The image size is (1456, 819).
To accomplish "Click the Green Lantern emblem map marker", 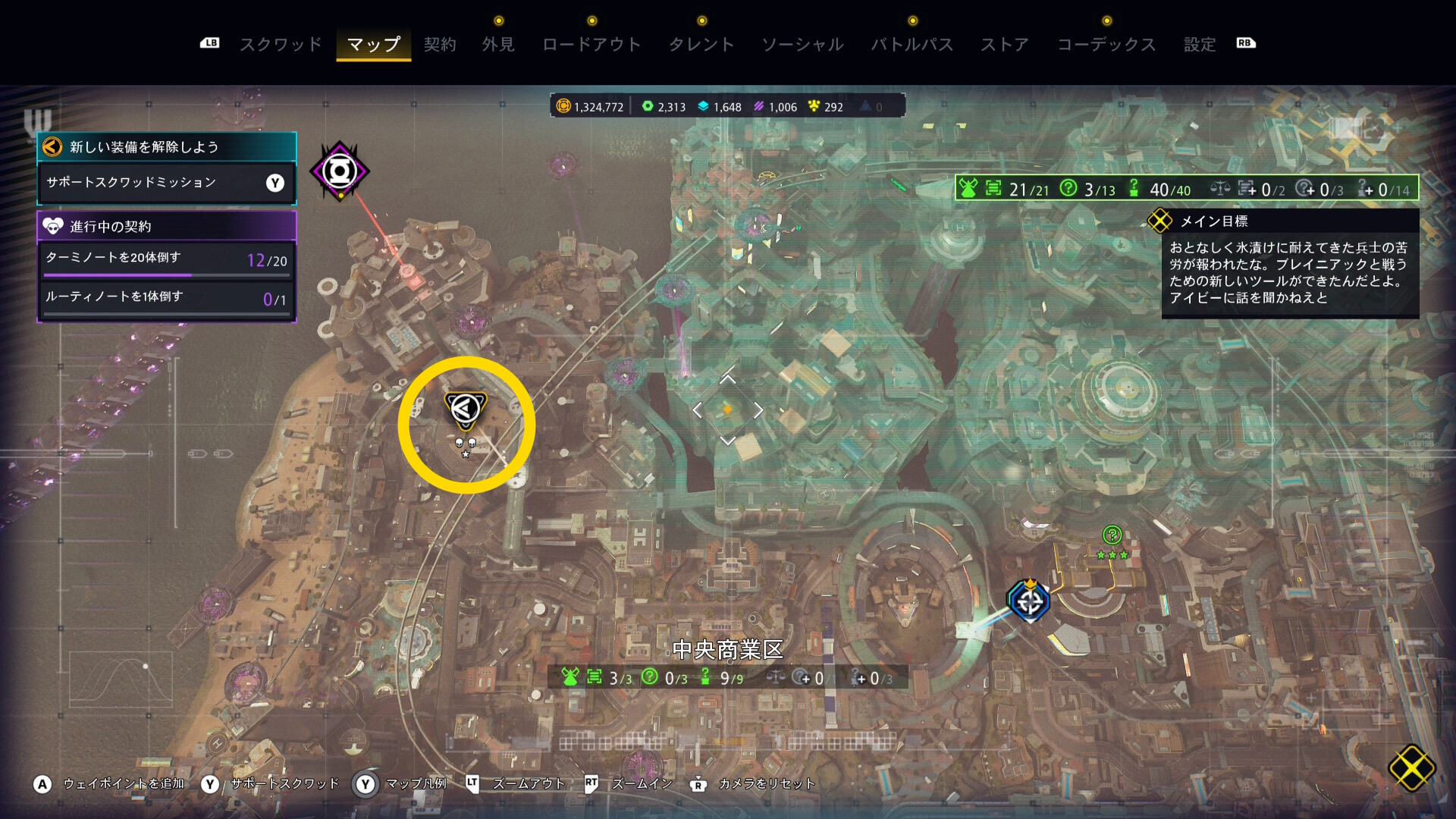I will [x=340, y=171].
